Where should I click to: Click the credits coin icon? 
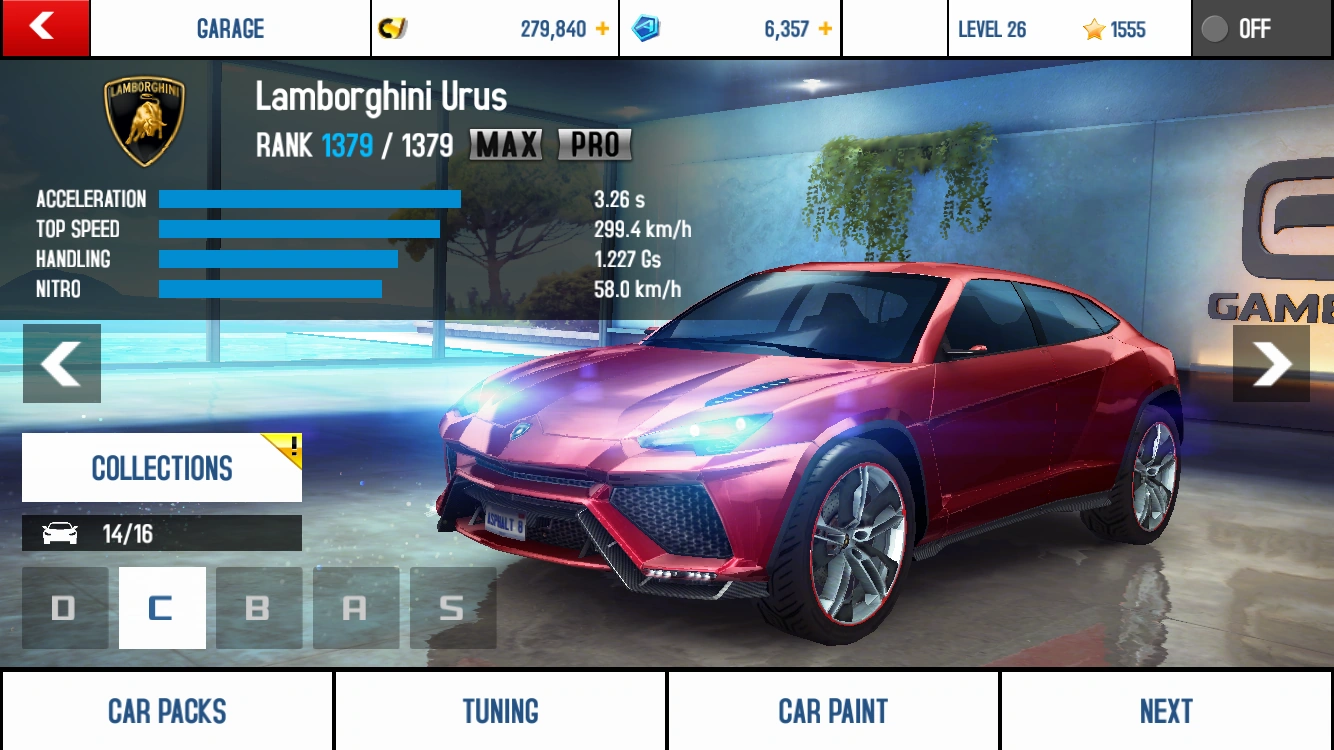click(x=391, y=28)
